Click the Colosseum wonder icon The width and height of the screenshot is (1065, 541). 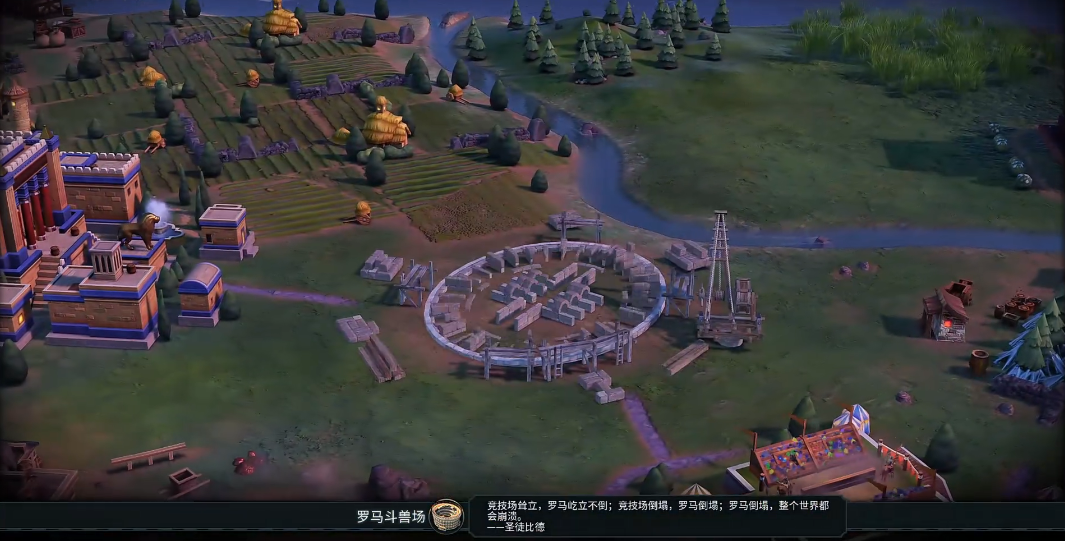point(447,516)
